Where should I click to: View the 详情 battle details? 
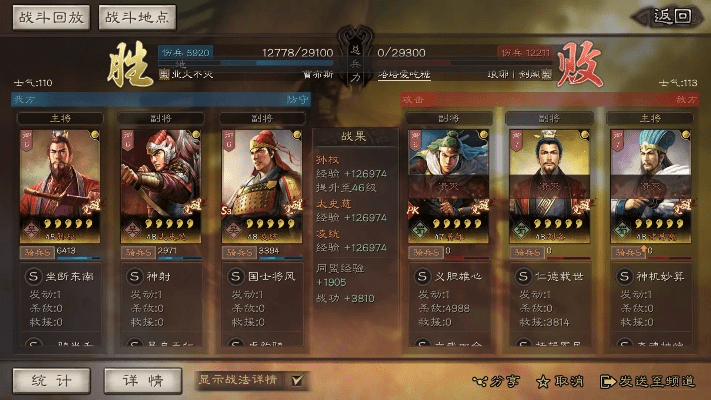141,380
